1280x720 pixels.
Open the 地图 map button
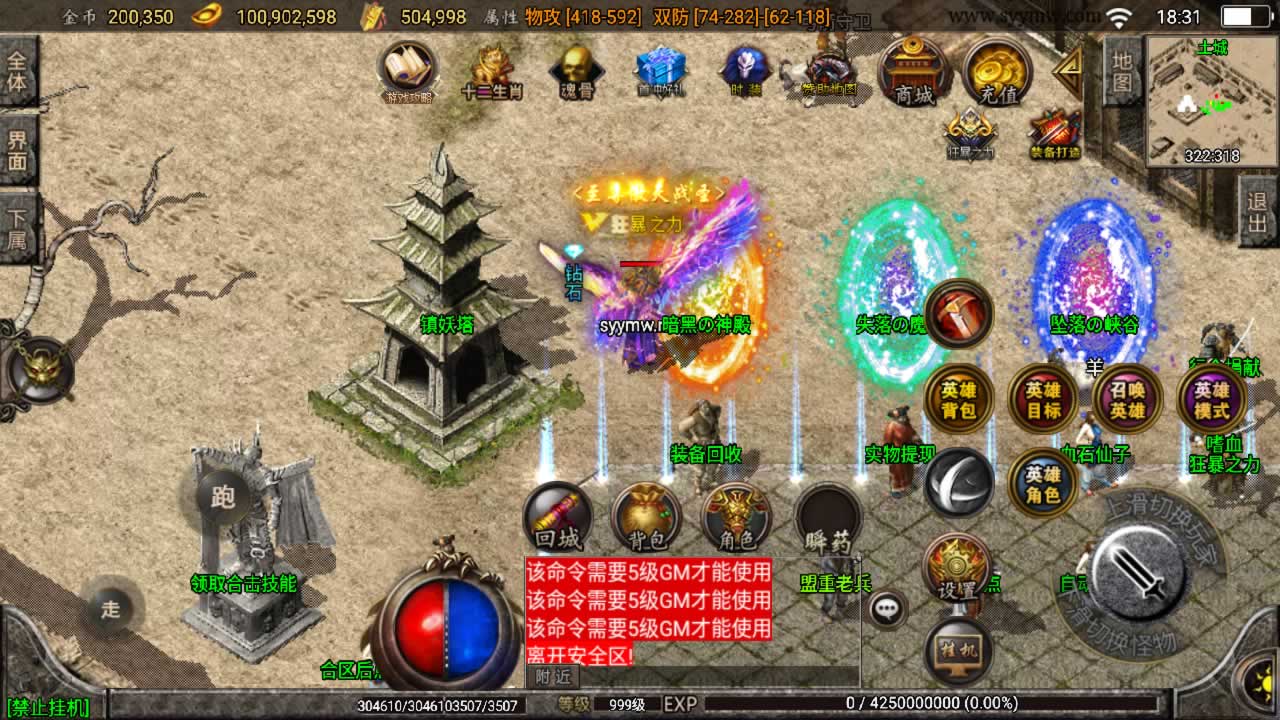1123,72
